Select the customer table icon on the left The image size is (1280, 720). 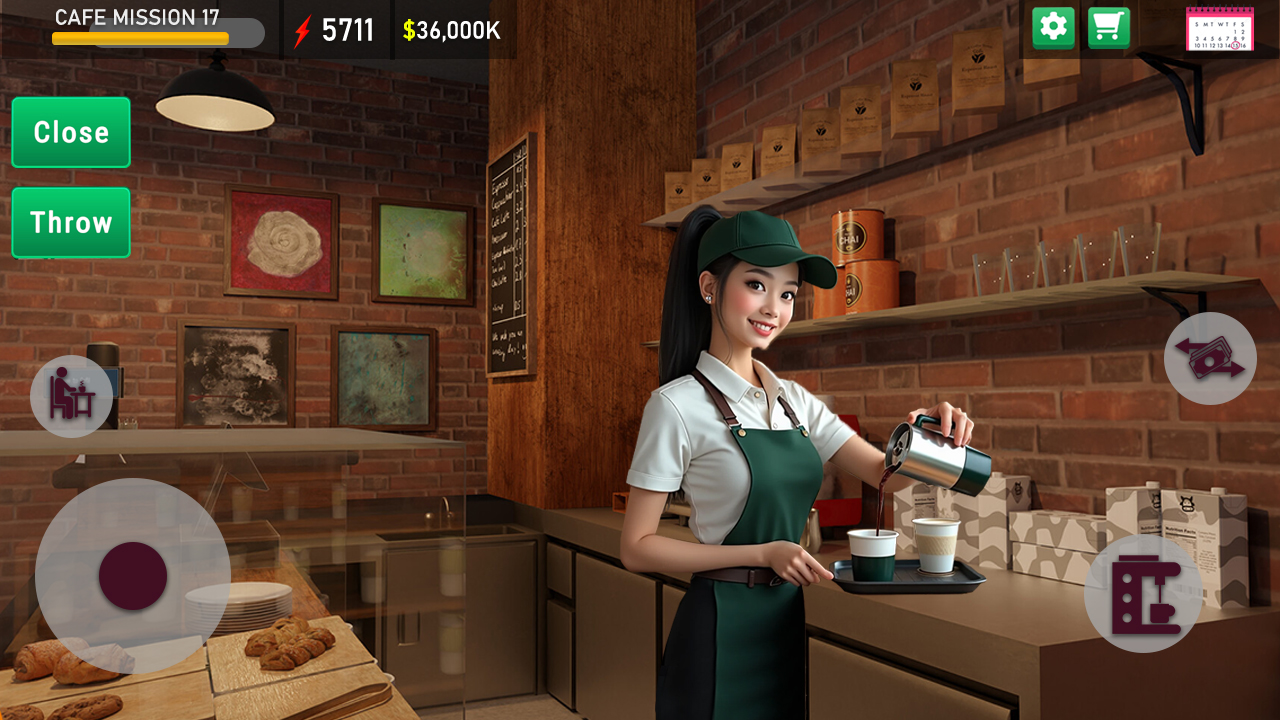(70, 395)
